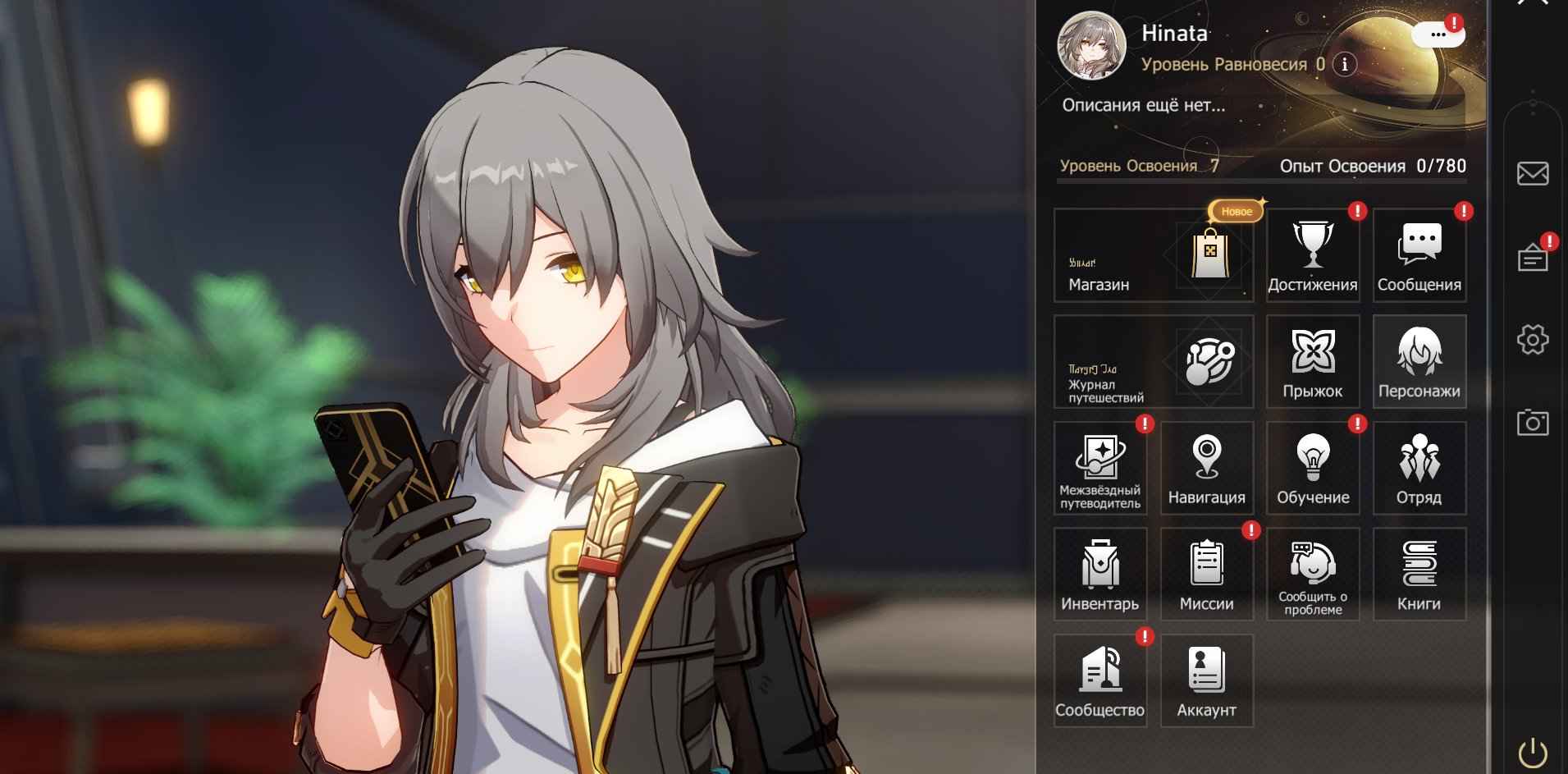The height and width of the screenshot is (774, 1568).
Task: Open the Прыжок warp banner screen
Action: click(1314, 361)
